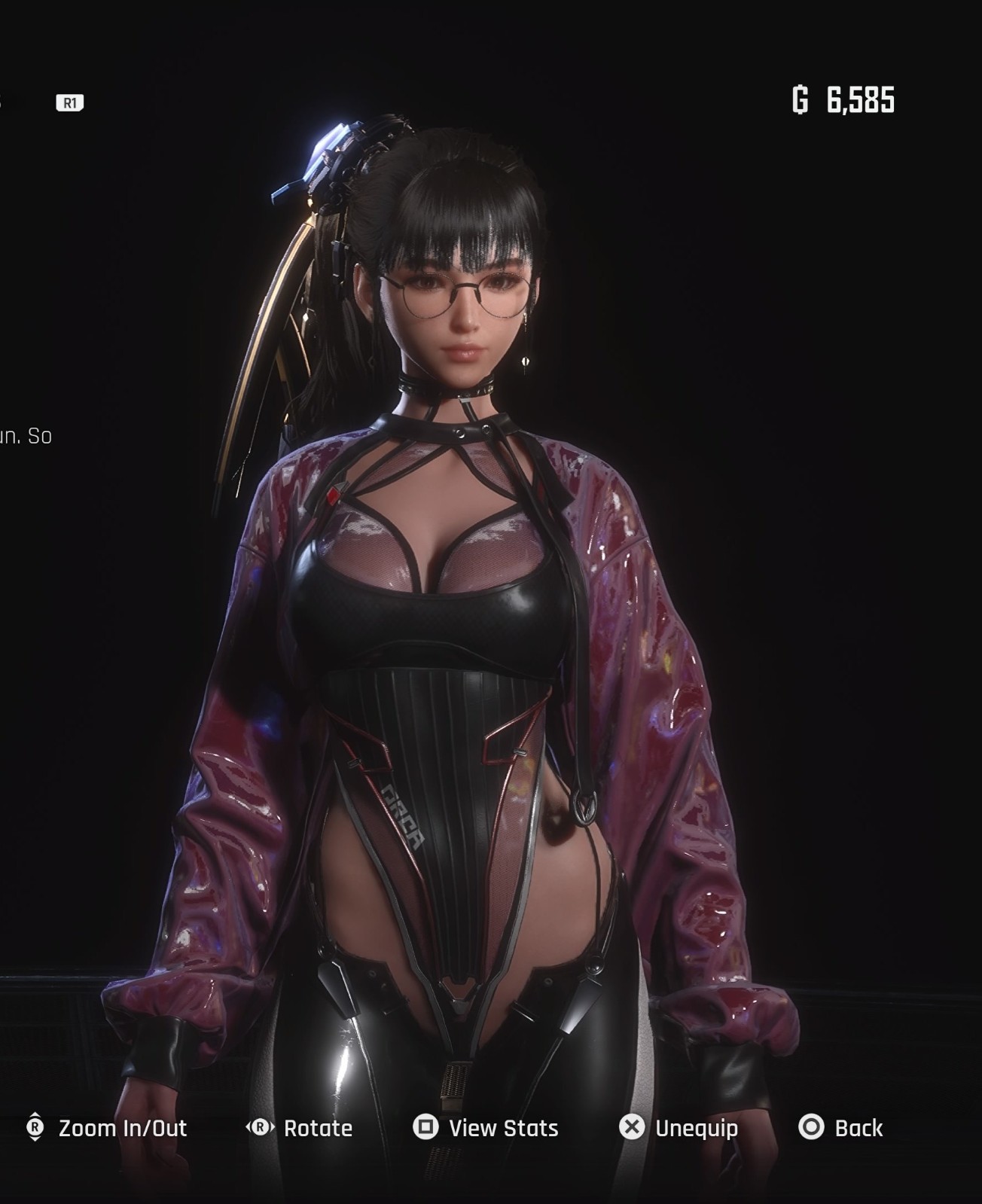The height and width of the screenshot is (1204, 982).
Task: Click the right stick Zoom In/Out icon
Action: [35, 1128]
